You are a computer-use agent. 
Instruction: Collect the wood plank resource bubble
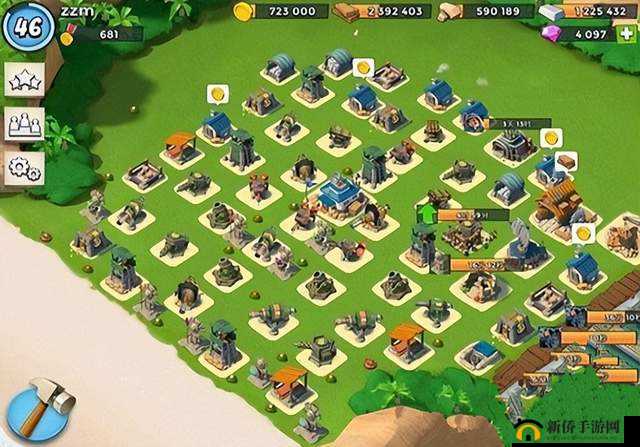(566, 161)
